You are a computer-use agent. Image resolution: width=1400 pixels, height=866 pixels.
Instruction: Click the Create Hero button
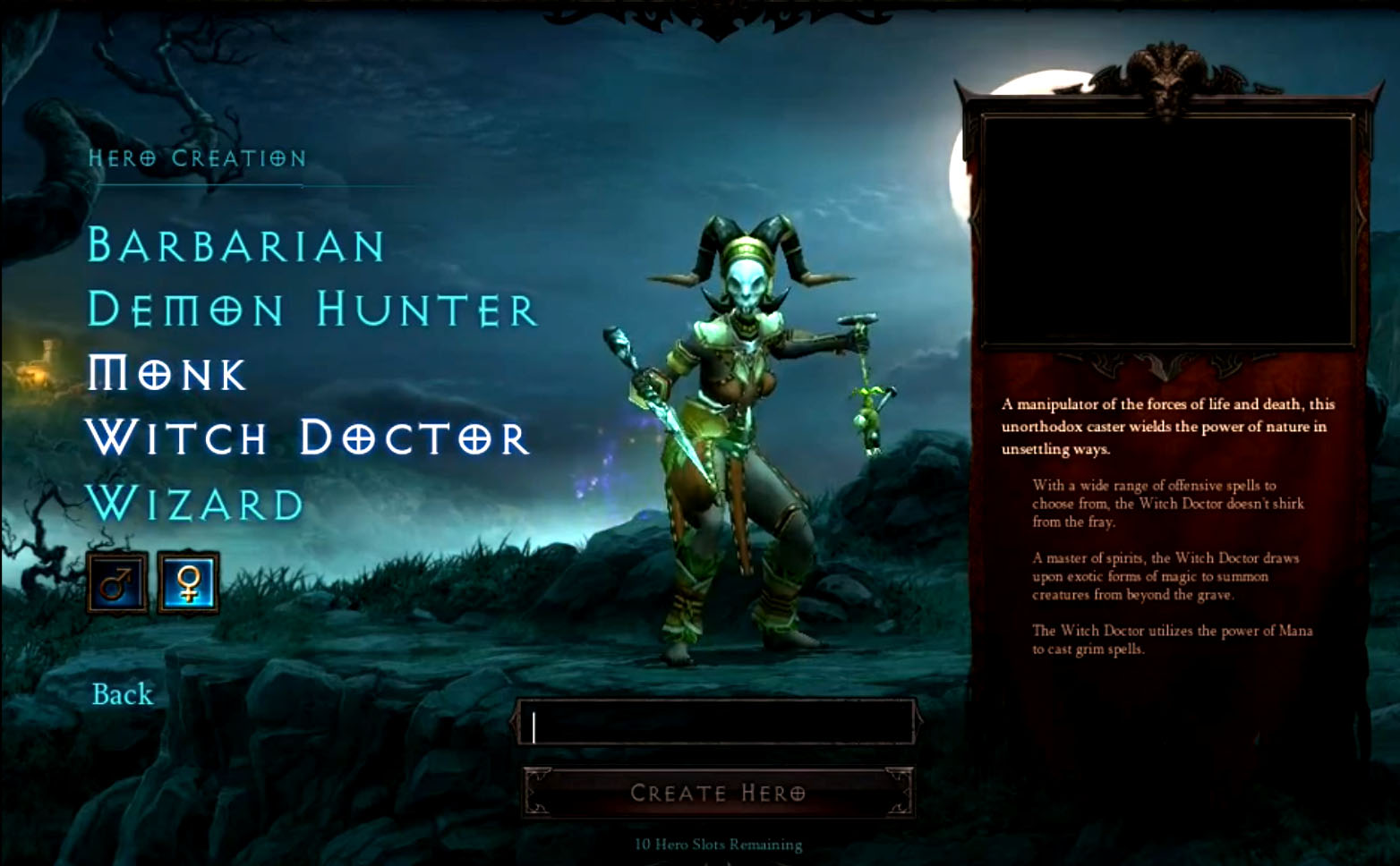pyautogui.click(x=718, y=793)
